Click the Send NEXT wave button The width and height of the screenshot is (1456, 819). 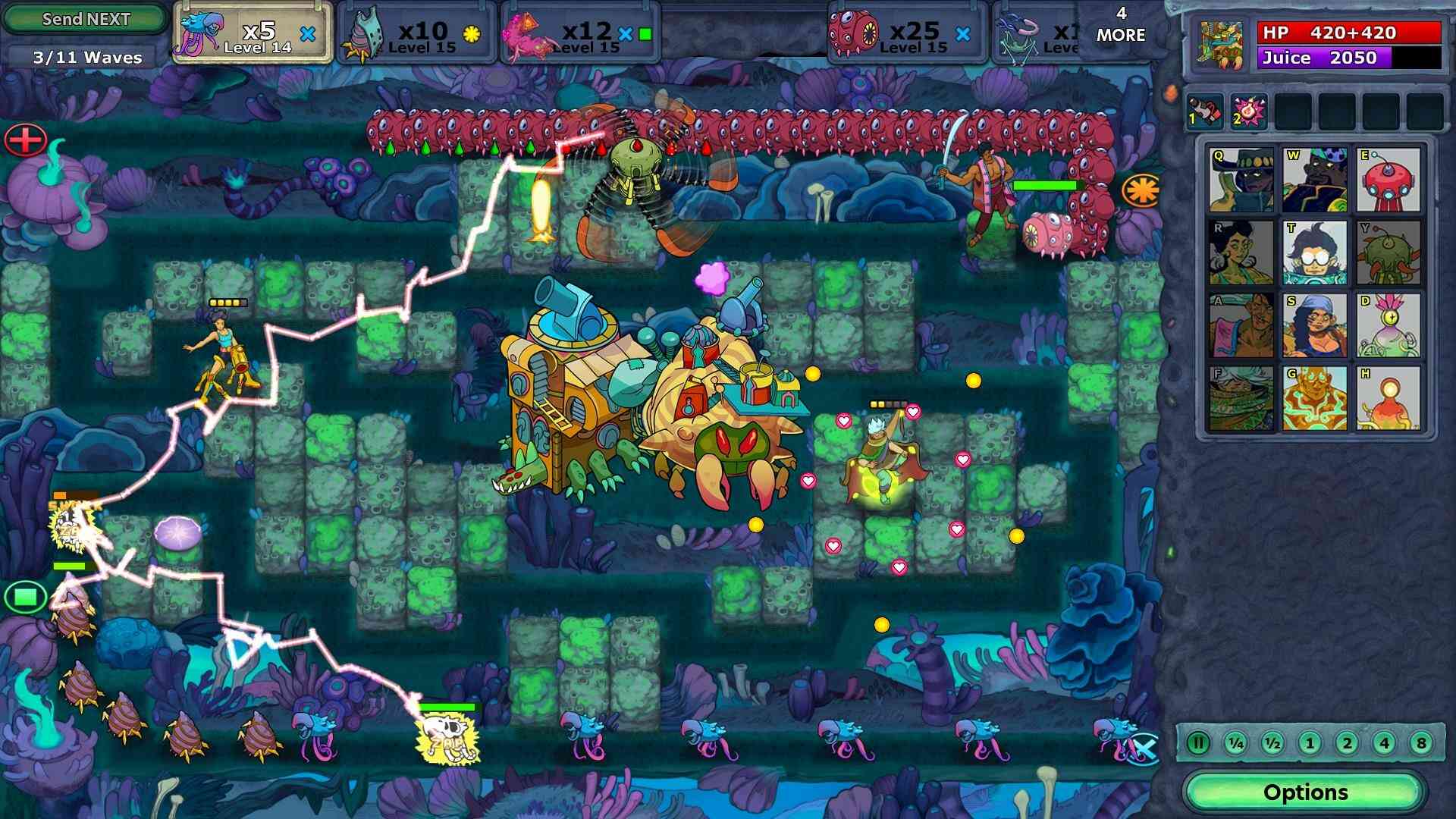84,19
